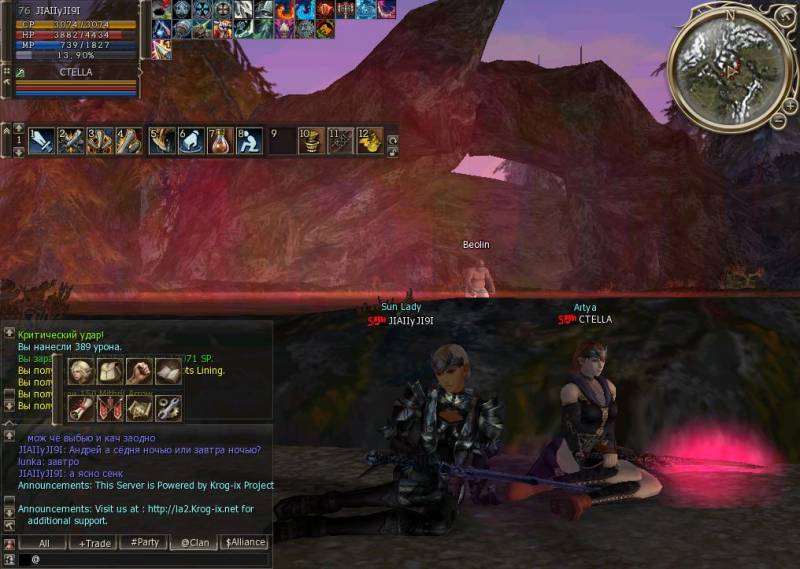Switch to the #Party chat tab

point(144,543)
